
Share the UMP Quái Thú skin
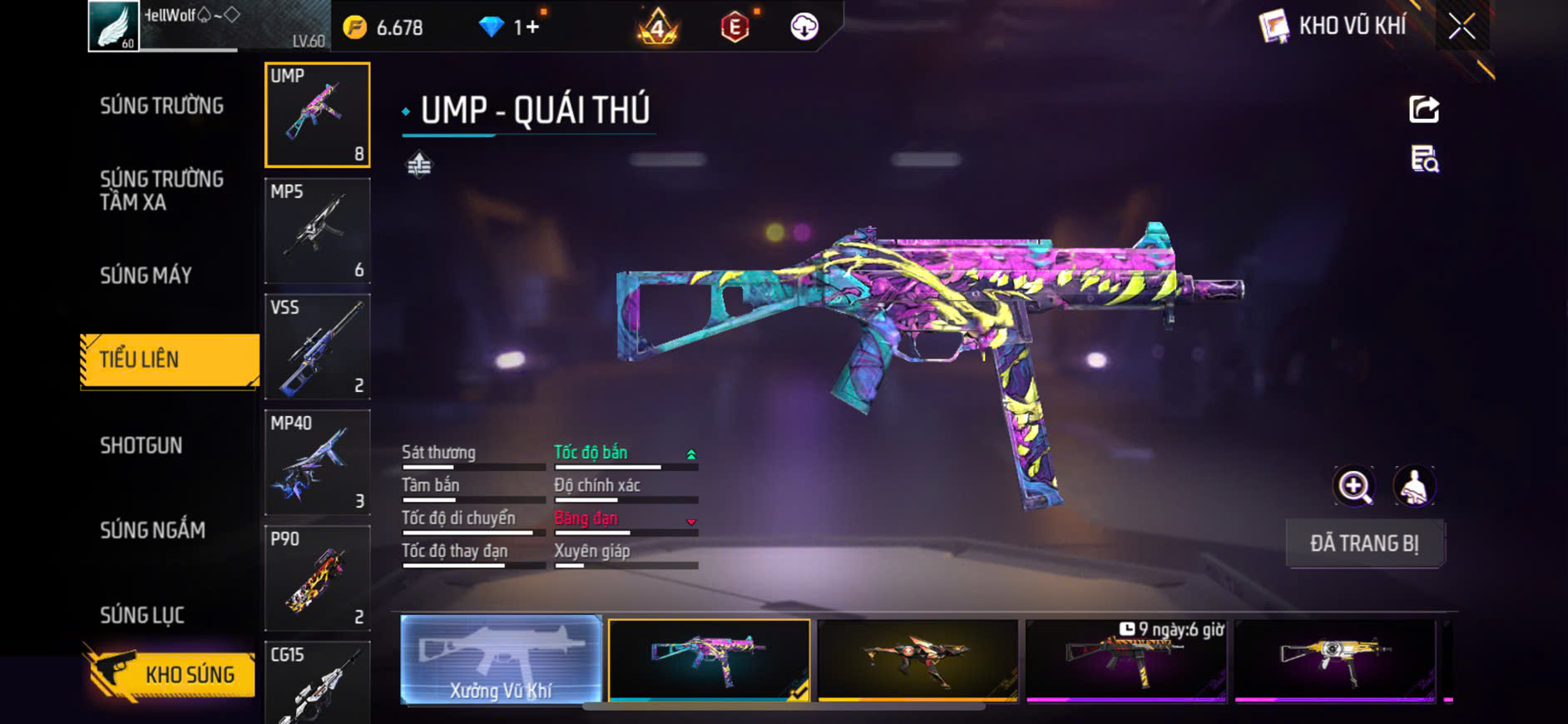coord(1424,109)
